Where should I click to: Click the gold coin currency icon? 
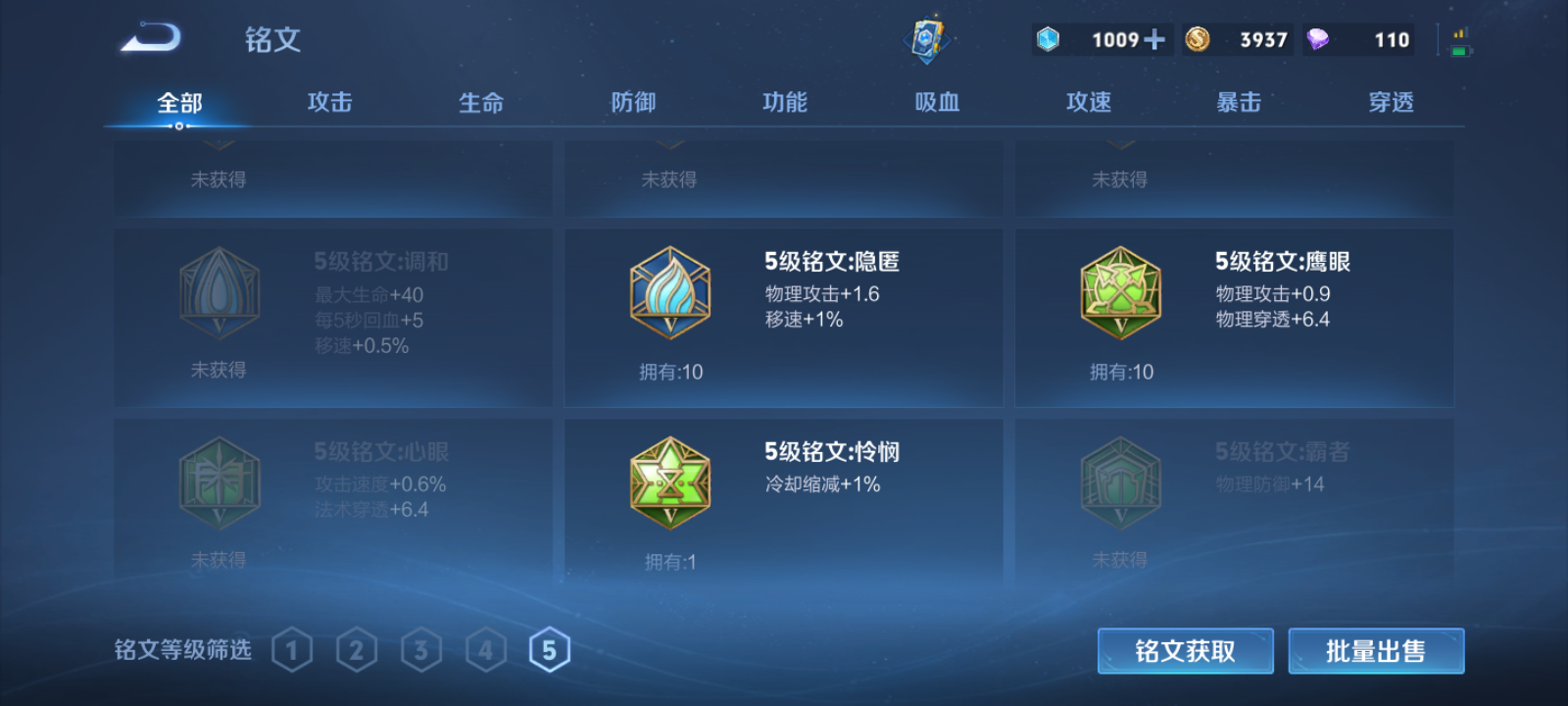point(1199,39)
